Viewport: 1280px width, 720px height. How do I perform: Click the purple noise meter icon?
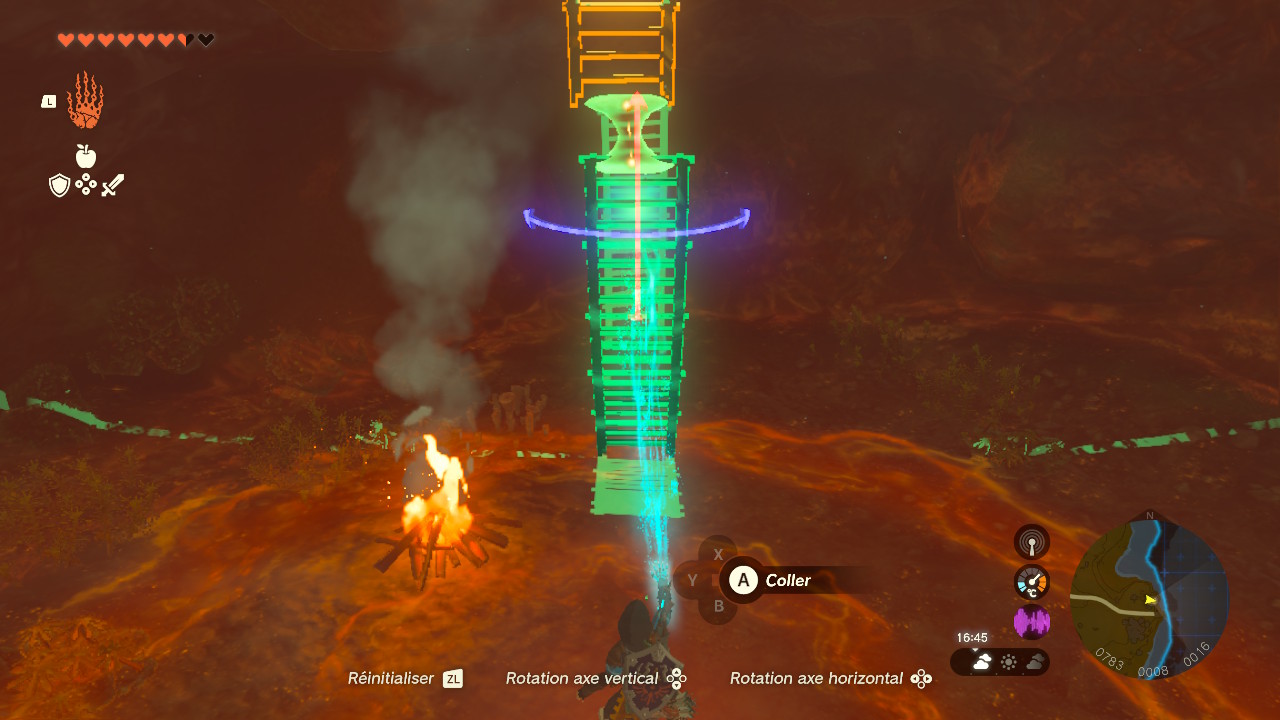coord(1032,622)
